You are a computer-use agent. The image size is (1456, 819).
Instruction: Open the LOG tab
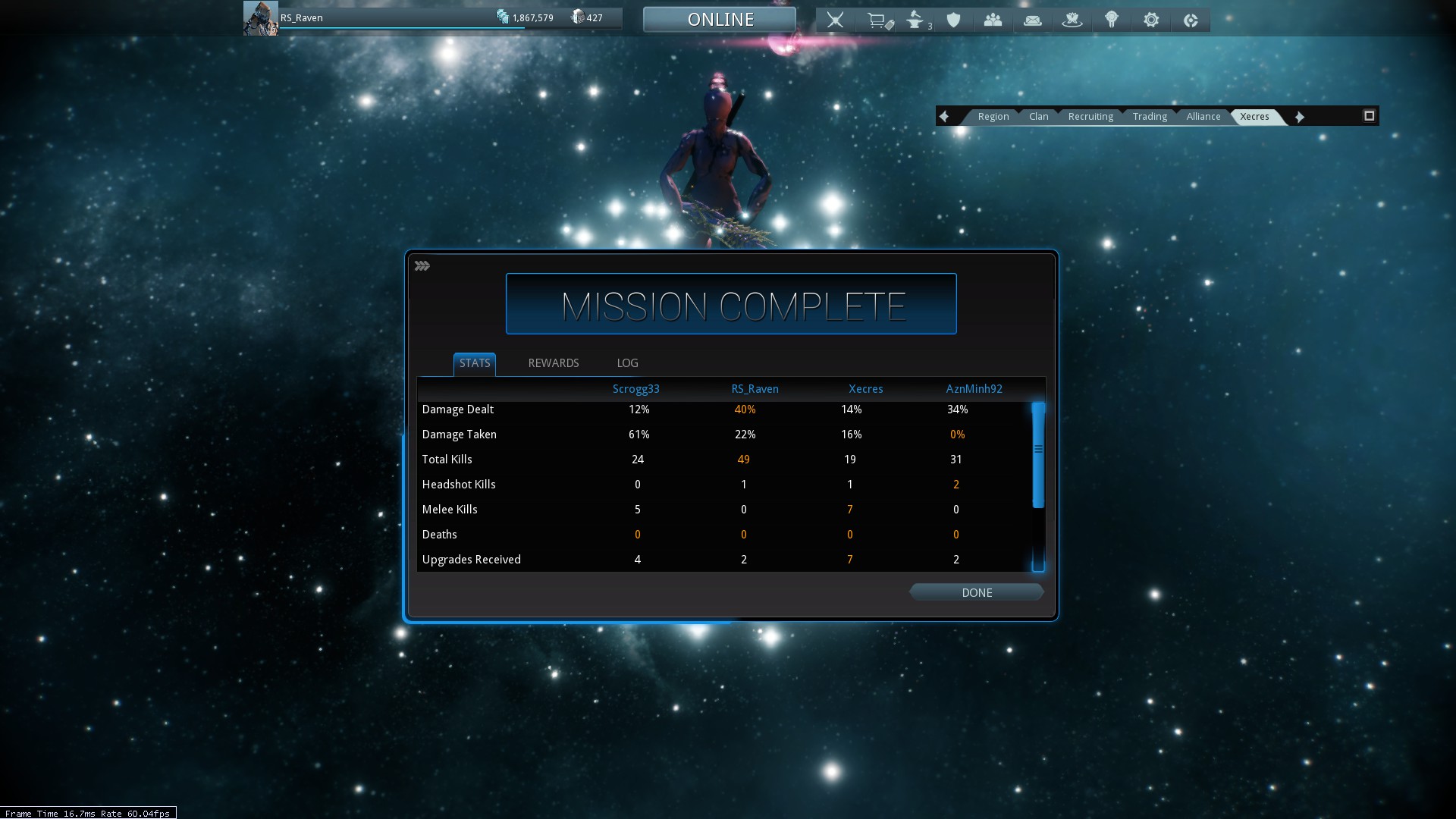click(x=627, y=363)
